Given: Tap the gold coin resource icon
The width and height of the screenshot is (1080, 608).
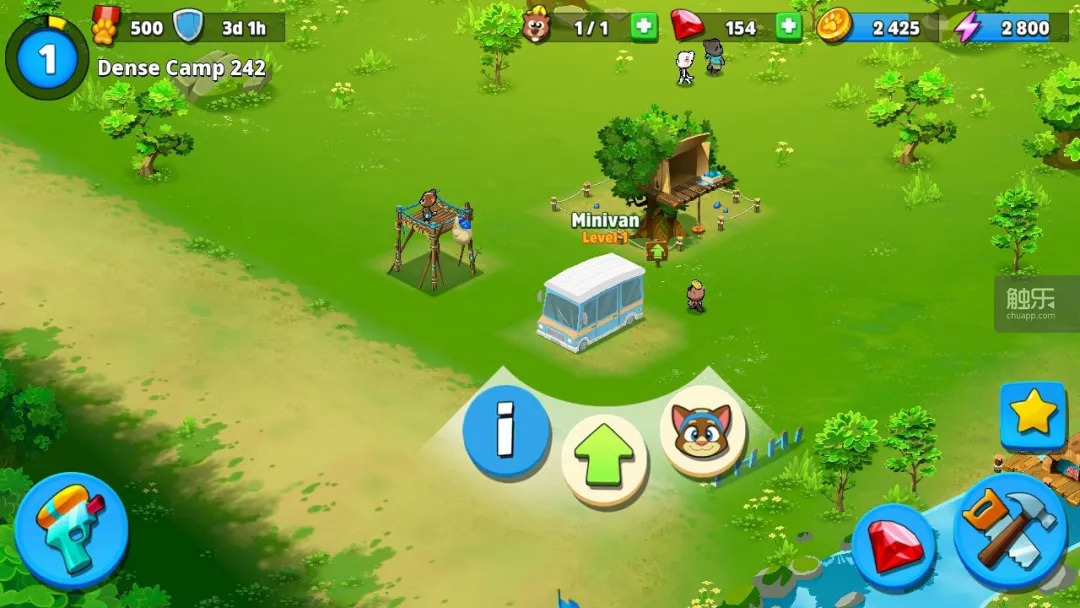Looking at the screenshot, I should click(834, 27).
